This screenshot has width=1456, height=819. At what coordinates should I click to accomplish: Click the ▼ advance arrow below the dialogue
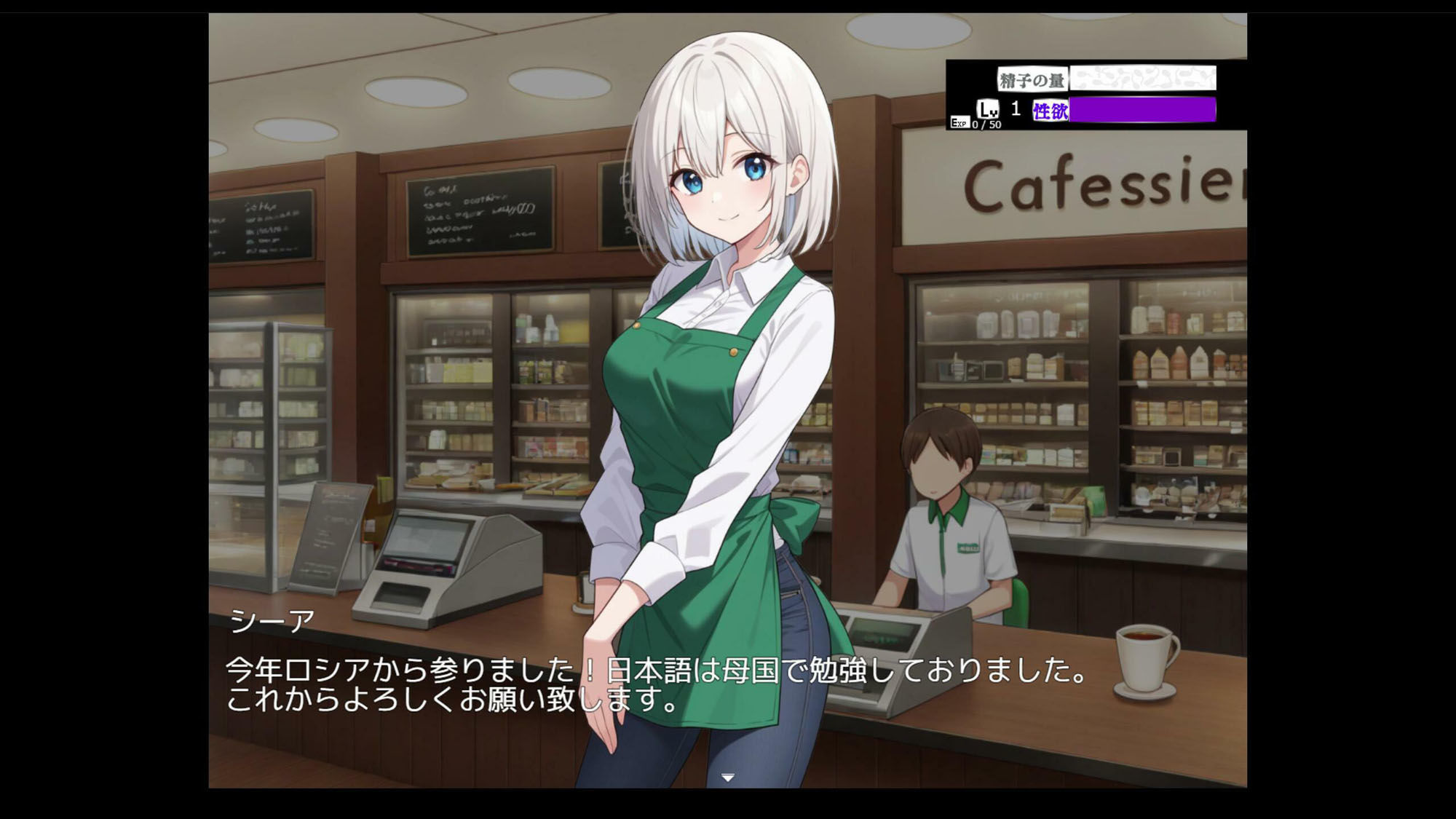point(727,778)
